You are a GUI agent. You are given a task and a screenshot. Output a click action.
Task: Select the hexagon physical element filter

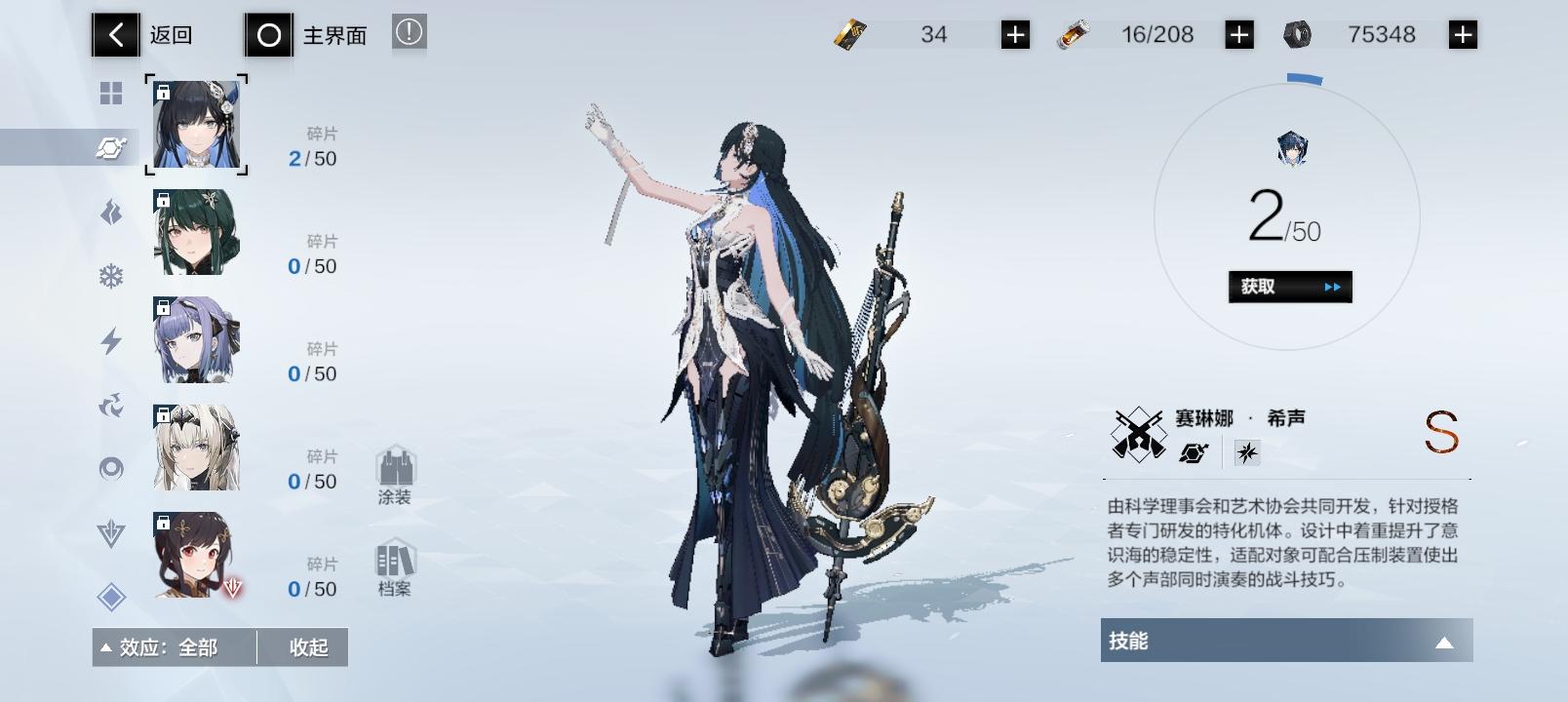(112, 148)
